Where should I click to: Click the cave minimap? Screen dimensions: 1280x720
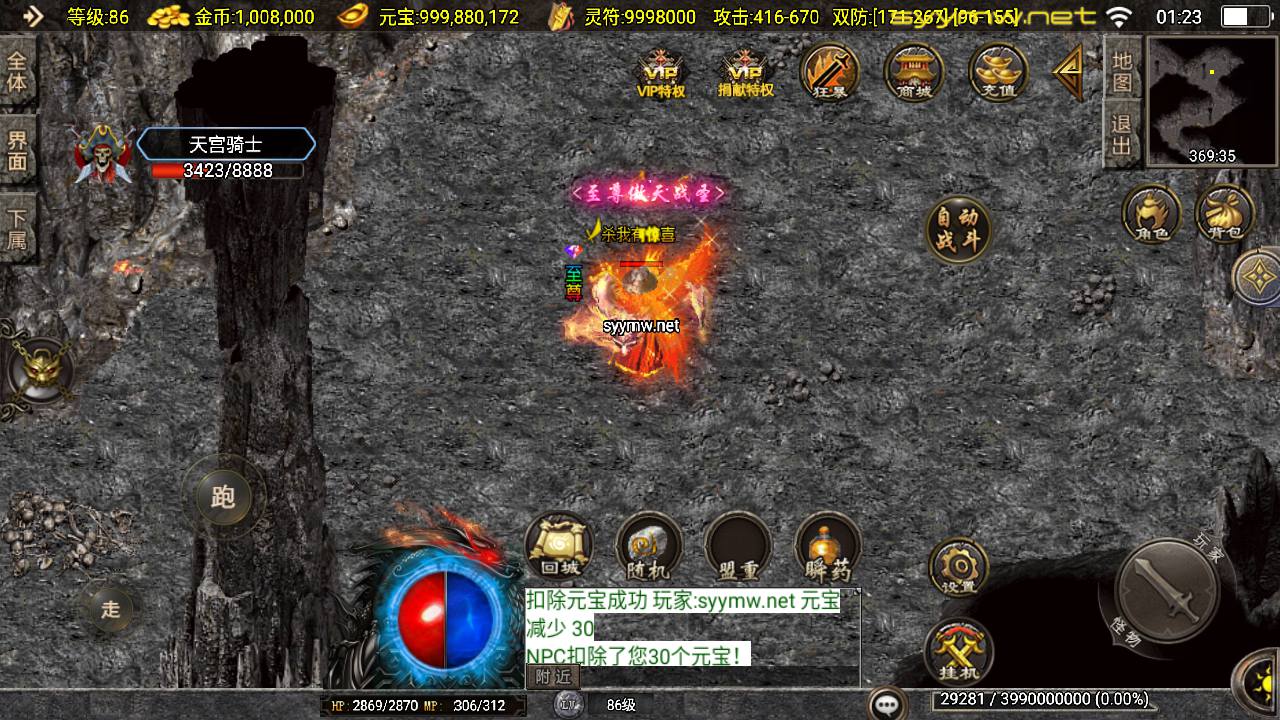click(1212, 100)
